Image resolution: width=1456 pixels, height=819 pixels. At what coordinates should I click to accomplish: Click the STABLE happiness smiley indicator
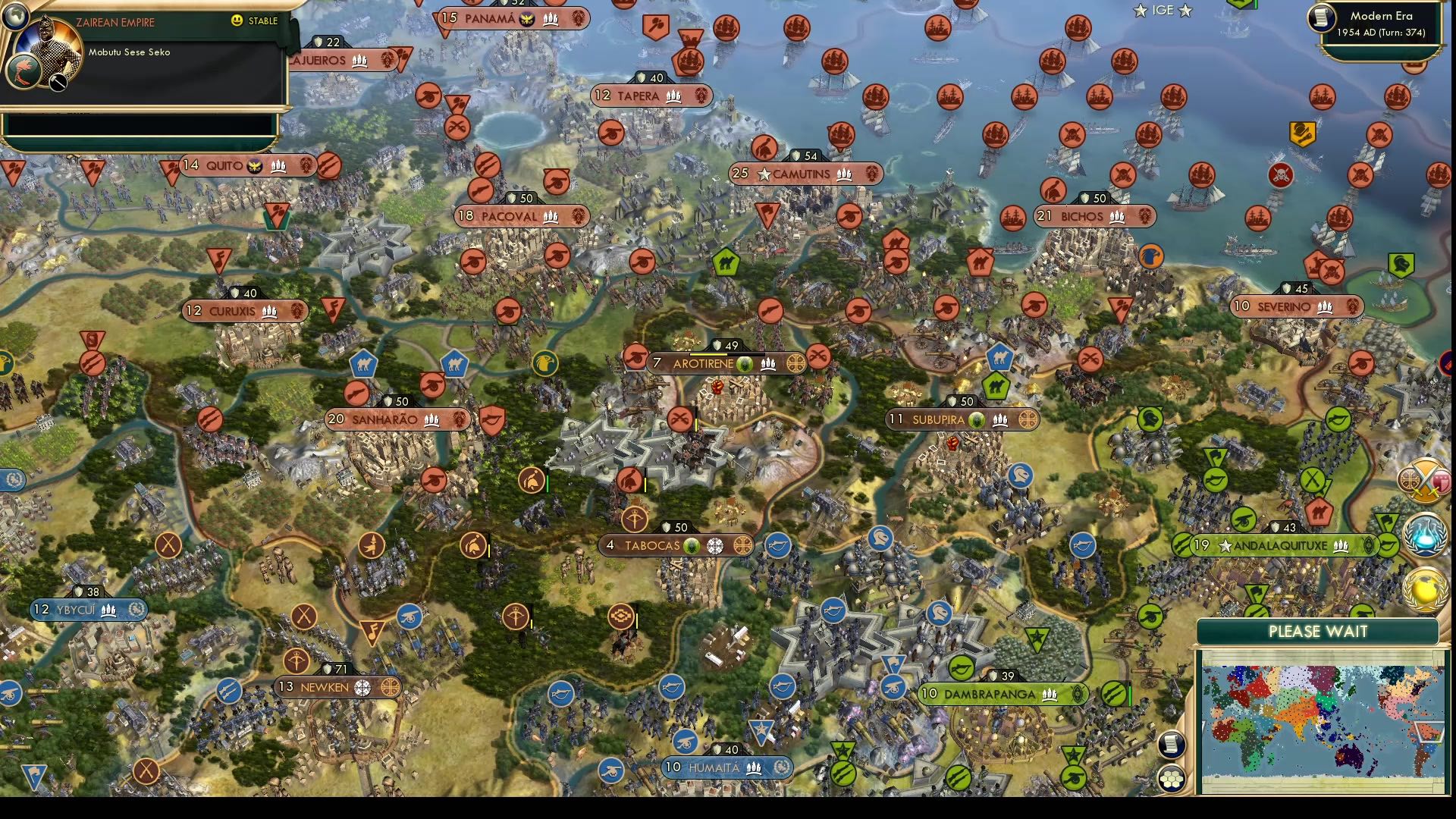coord(235,21)
